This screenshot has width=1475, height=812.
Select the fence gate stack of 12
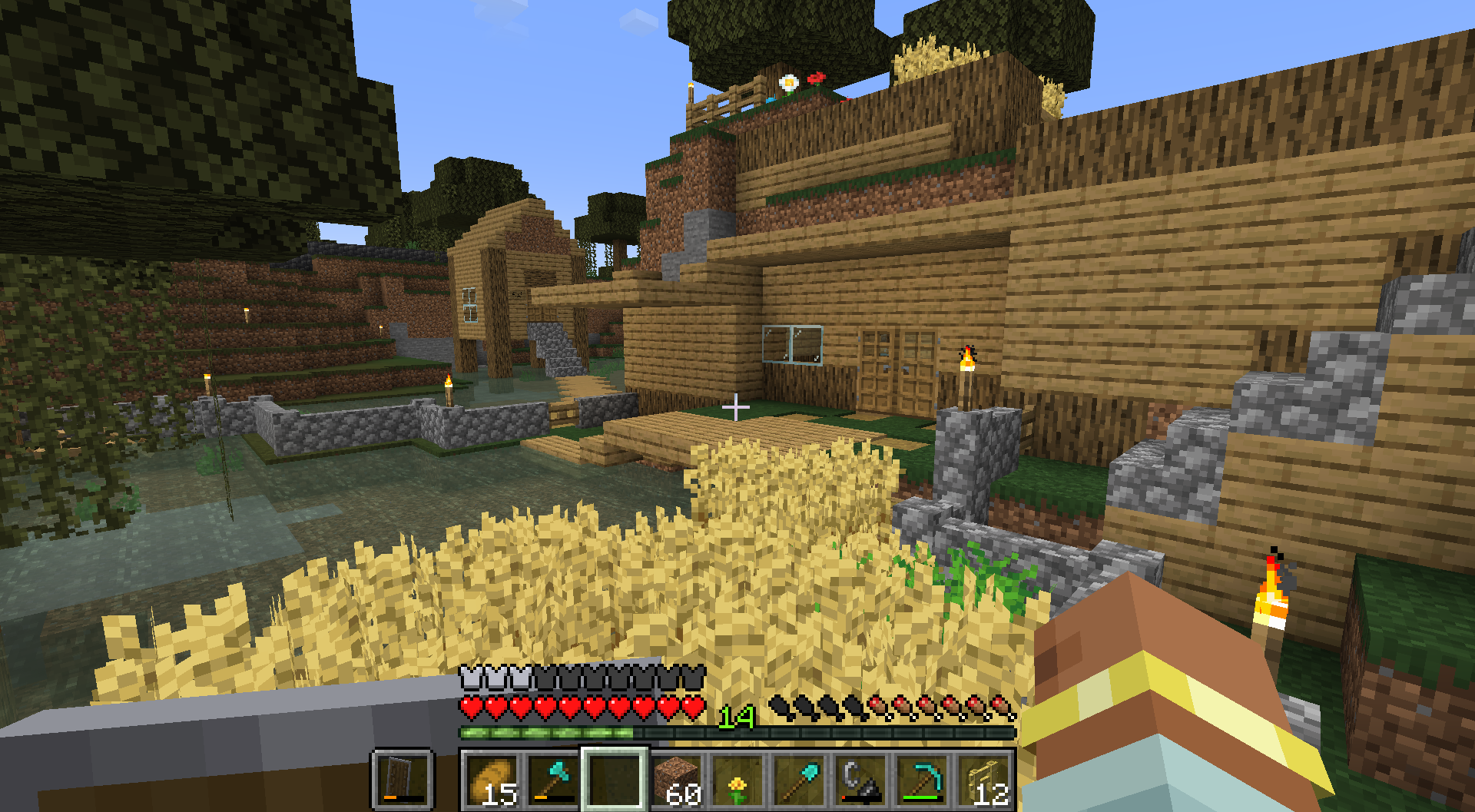984,781
